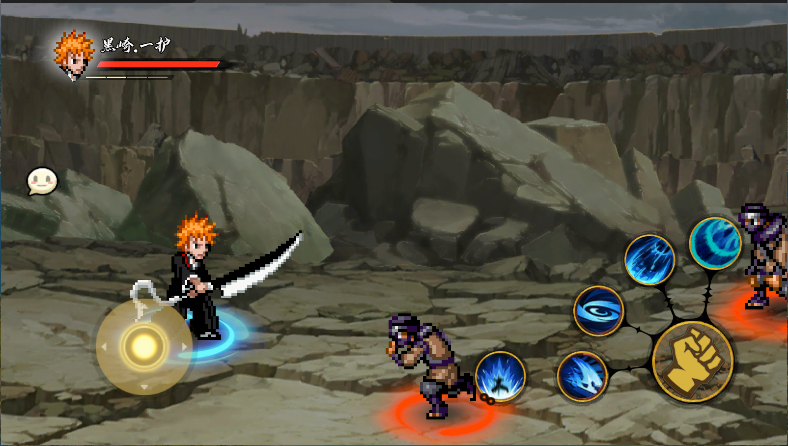
Task: Tap the golden fist attack button
Action: pyautogui.click(x=692, y=361)
